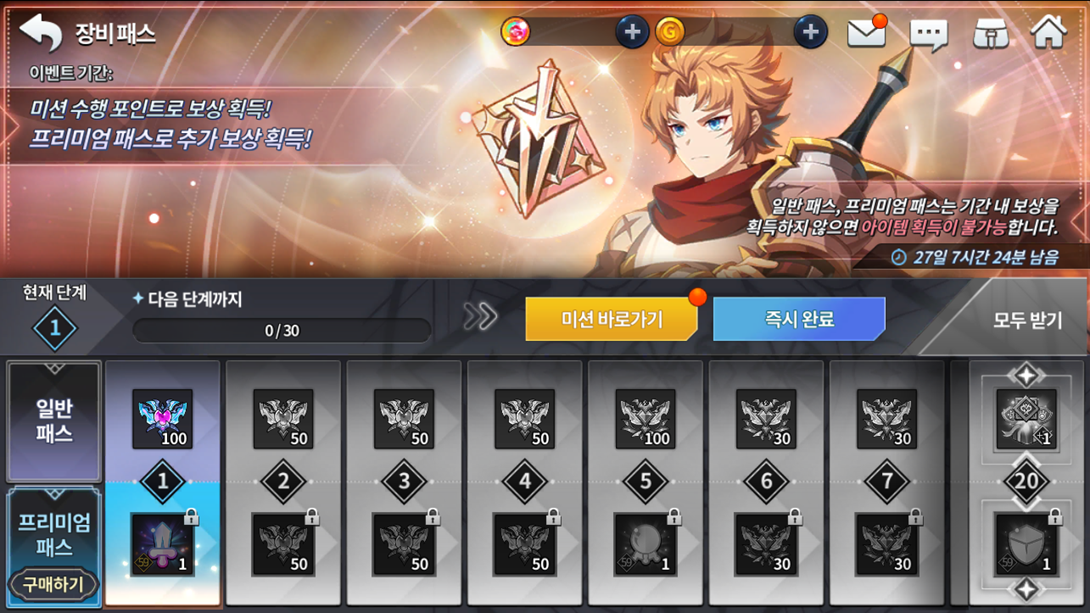View the tier 20 premium armor reward
1090x613 pixels.
(x=1026, y=545)
